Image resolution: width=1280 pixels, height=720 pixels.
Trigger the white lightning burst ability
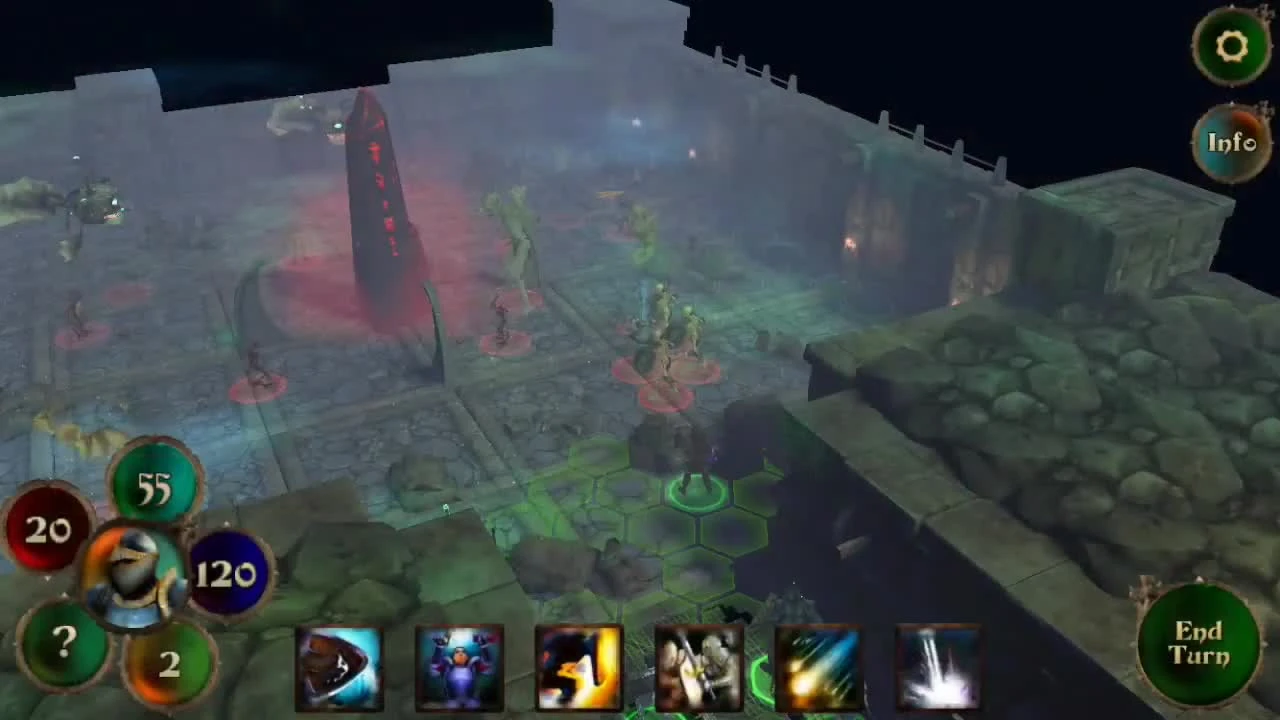click(x=937, y=665)
